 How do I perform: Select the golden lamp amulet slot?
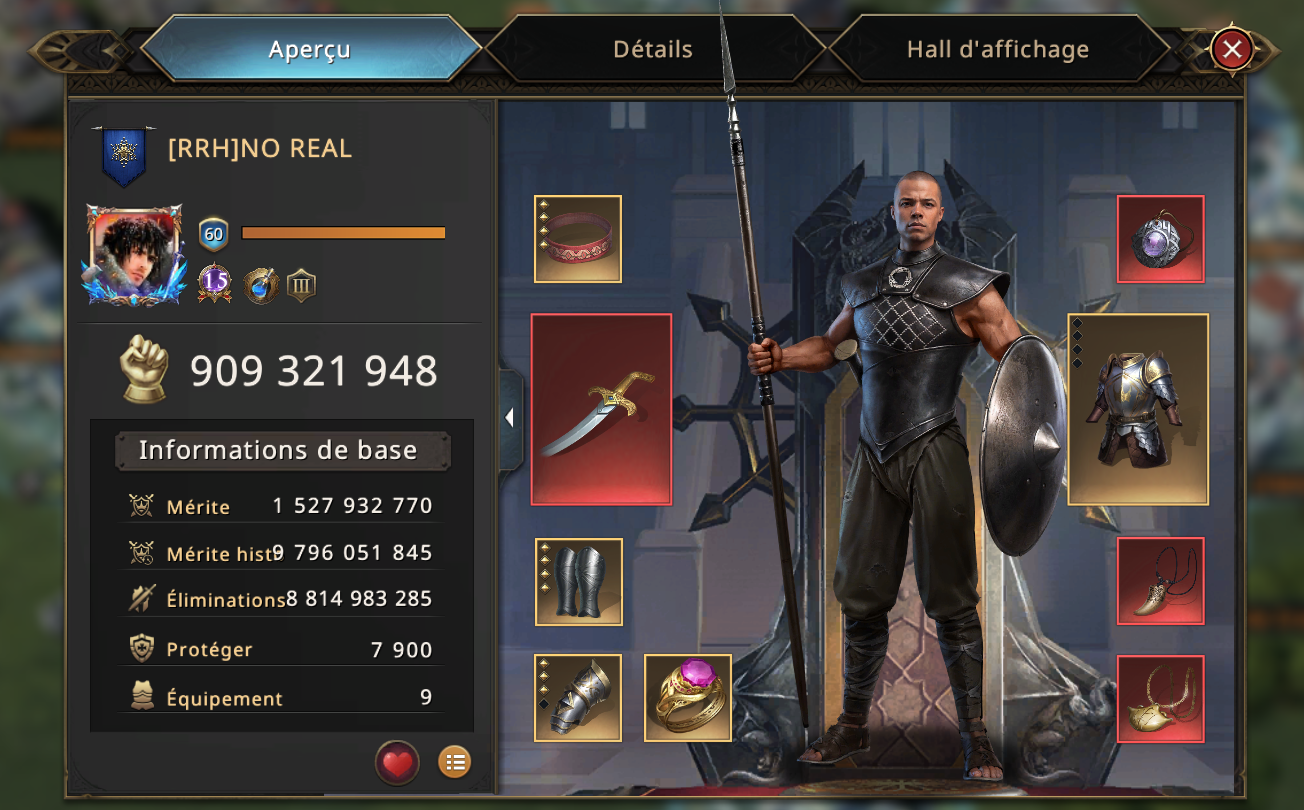1160,699
